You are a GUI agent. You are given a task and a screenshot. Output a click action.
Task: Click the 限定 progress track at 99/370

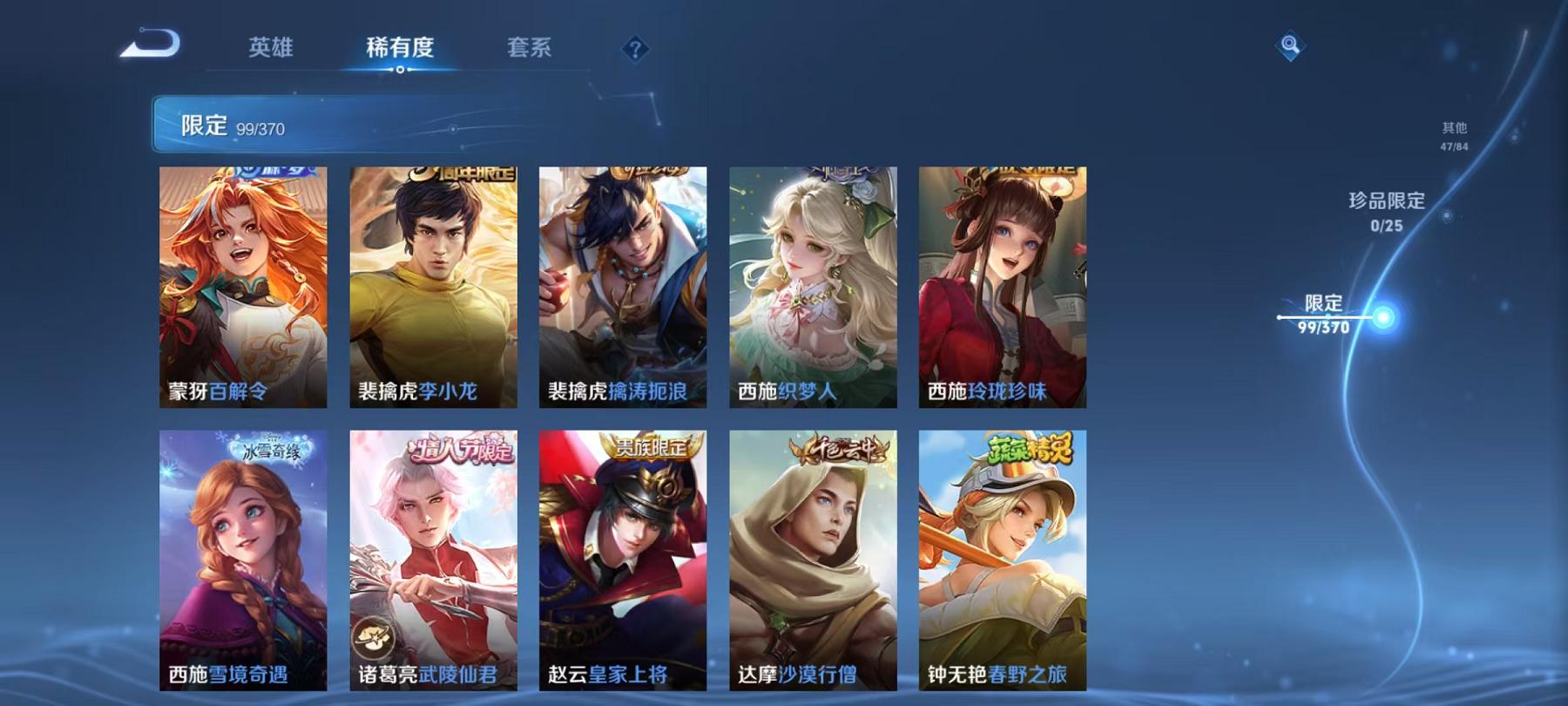(x=1324, y=316)
